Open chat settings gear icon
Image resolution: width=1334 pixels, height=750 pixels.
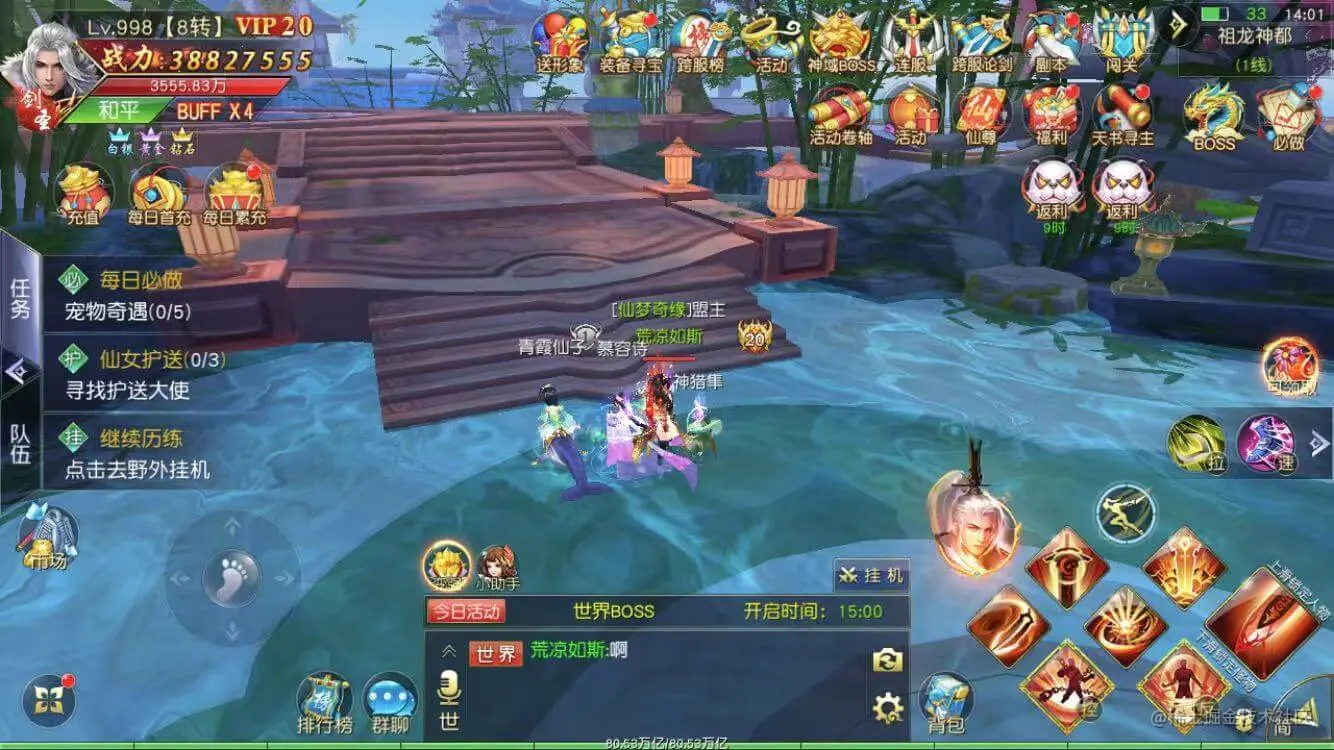coord(887,709)
